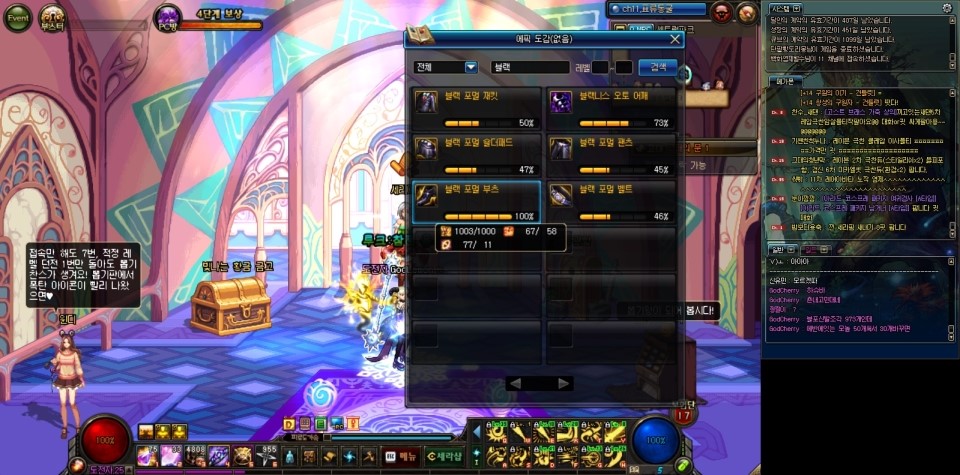The width and height of the screenshot is (960, 475).
Task: Choose the 블랙 포멀 숄더패드 entry
Action: (x=477, y=152)
